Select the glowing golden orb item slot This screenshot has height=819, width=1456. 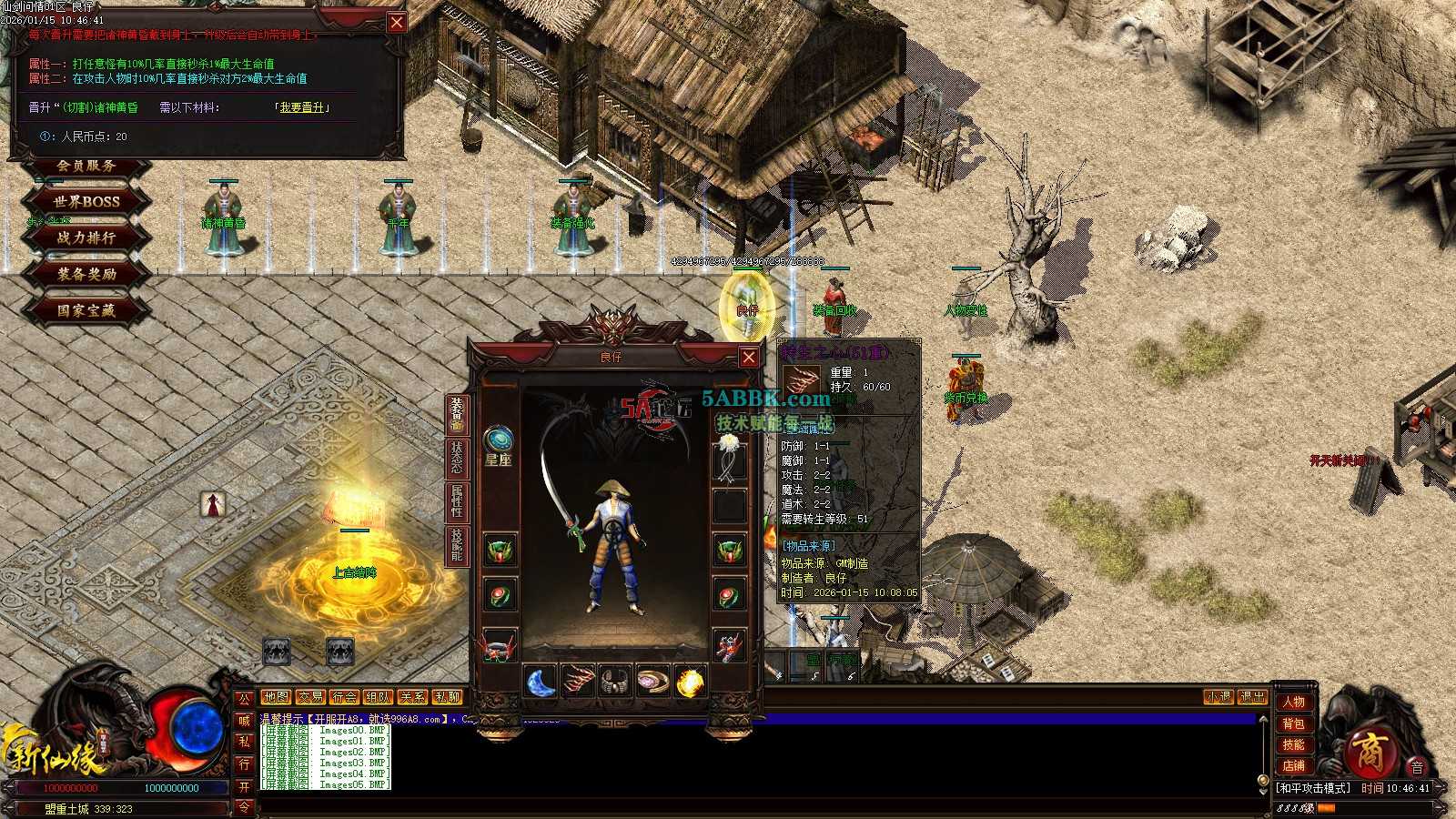(x=691, y=682)
